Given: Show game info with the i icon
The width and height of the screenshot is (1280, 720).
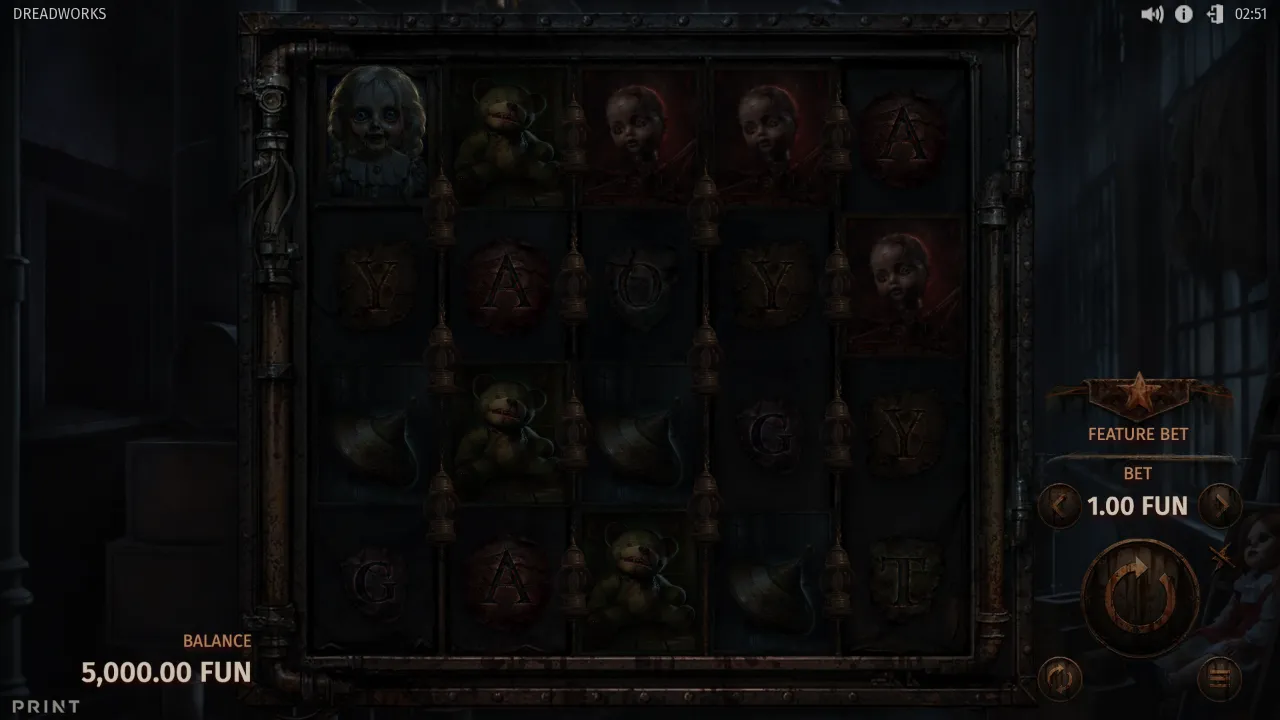Looking at the screenshot, I should click(1184, 14).
